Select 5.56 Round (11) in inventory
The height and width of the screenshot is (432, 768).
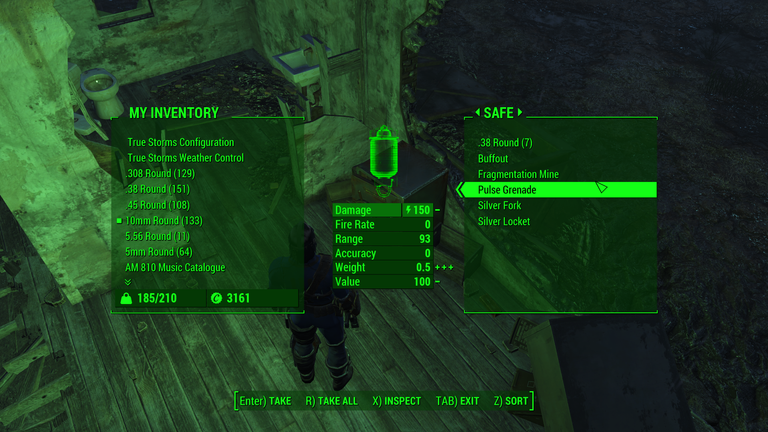pos(158,236)
